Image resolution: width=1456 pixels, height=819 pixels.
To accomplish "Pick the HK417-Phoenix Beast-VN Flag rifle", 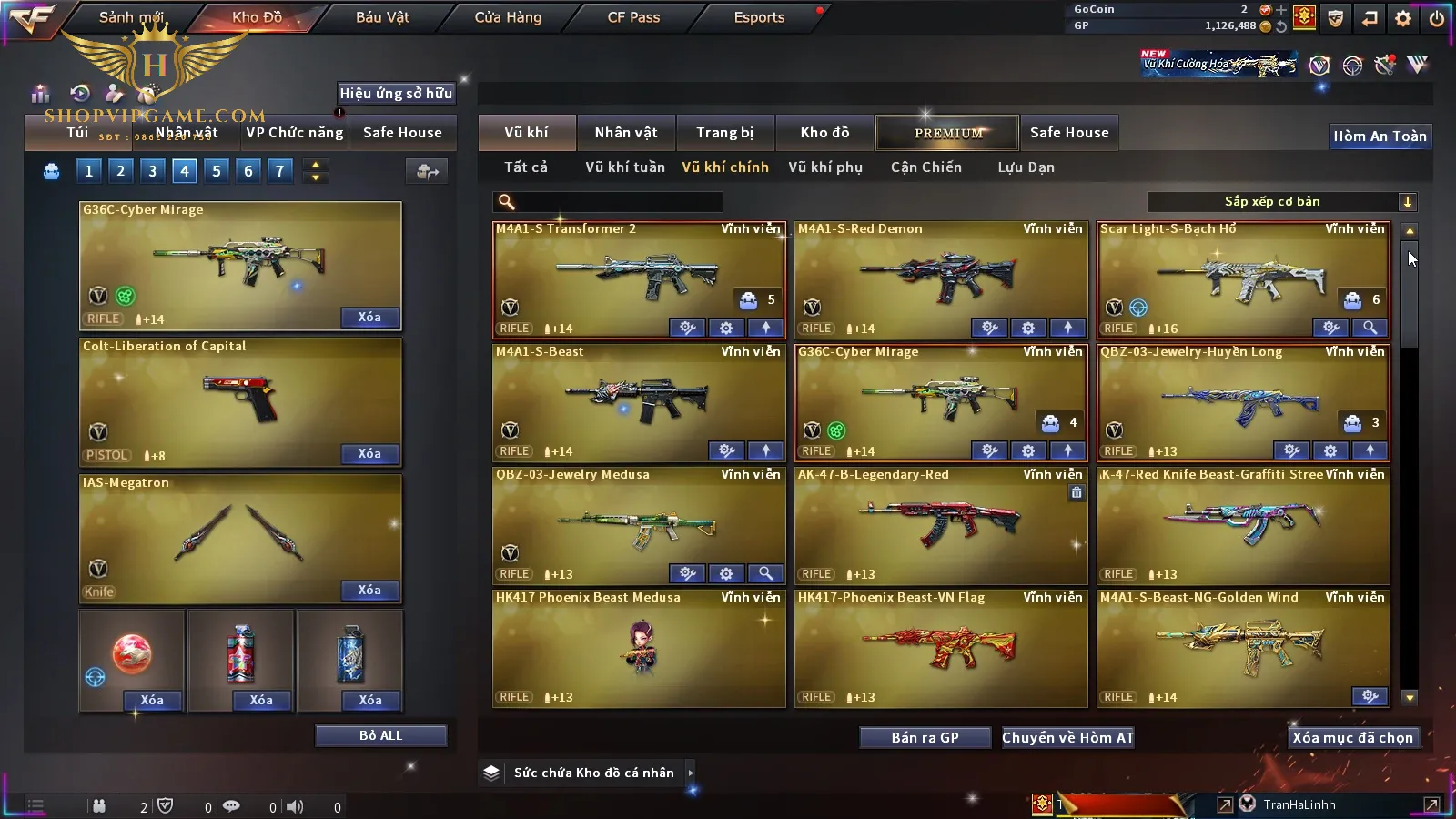I will (x=940, y=646).
